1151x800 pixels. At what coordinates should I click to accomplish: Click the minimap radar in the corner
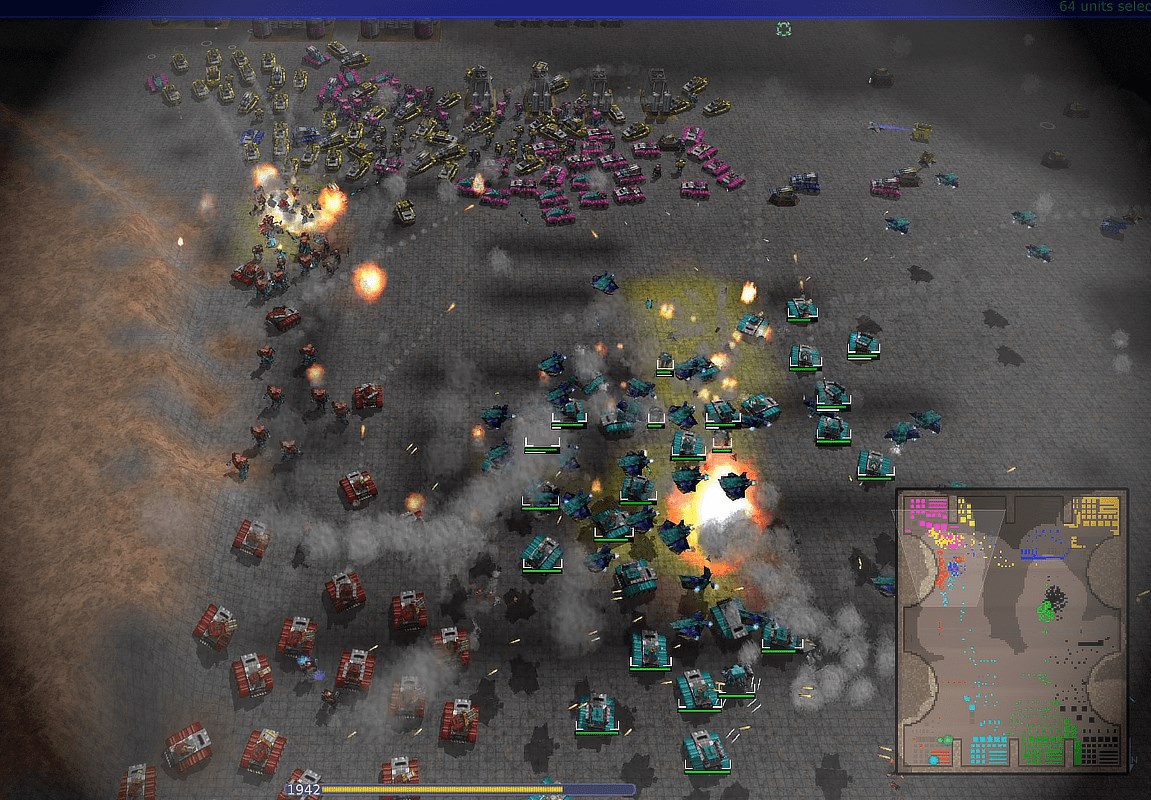pyautogui.click(x=1011, y=630)
